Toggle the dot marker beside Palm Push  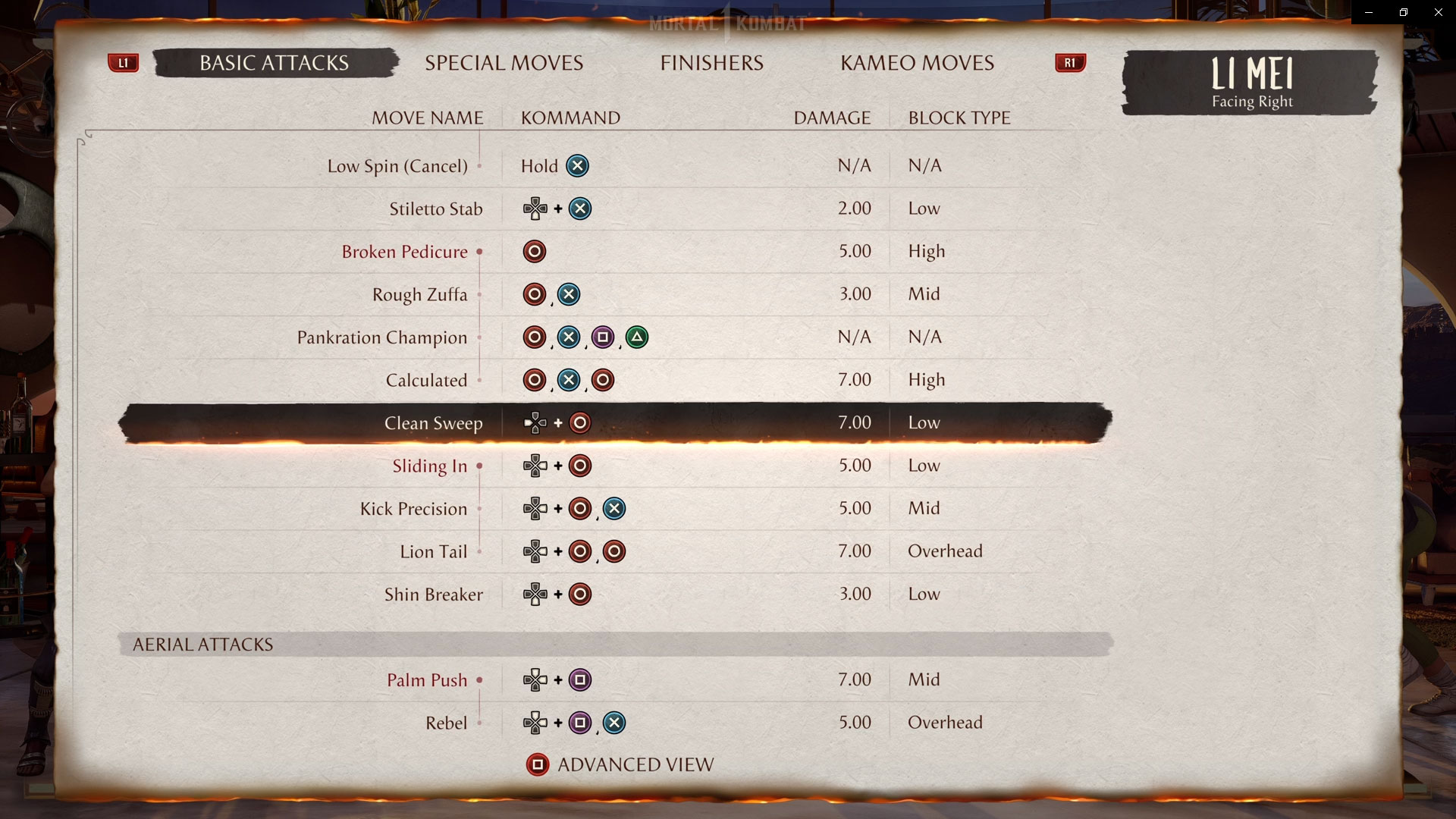480,681
